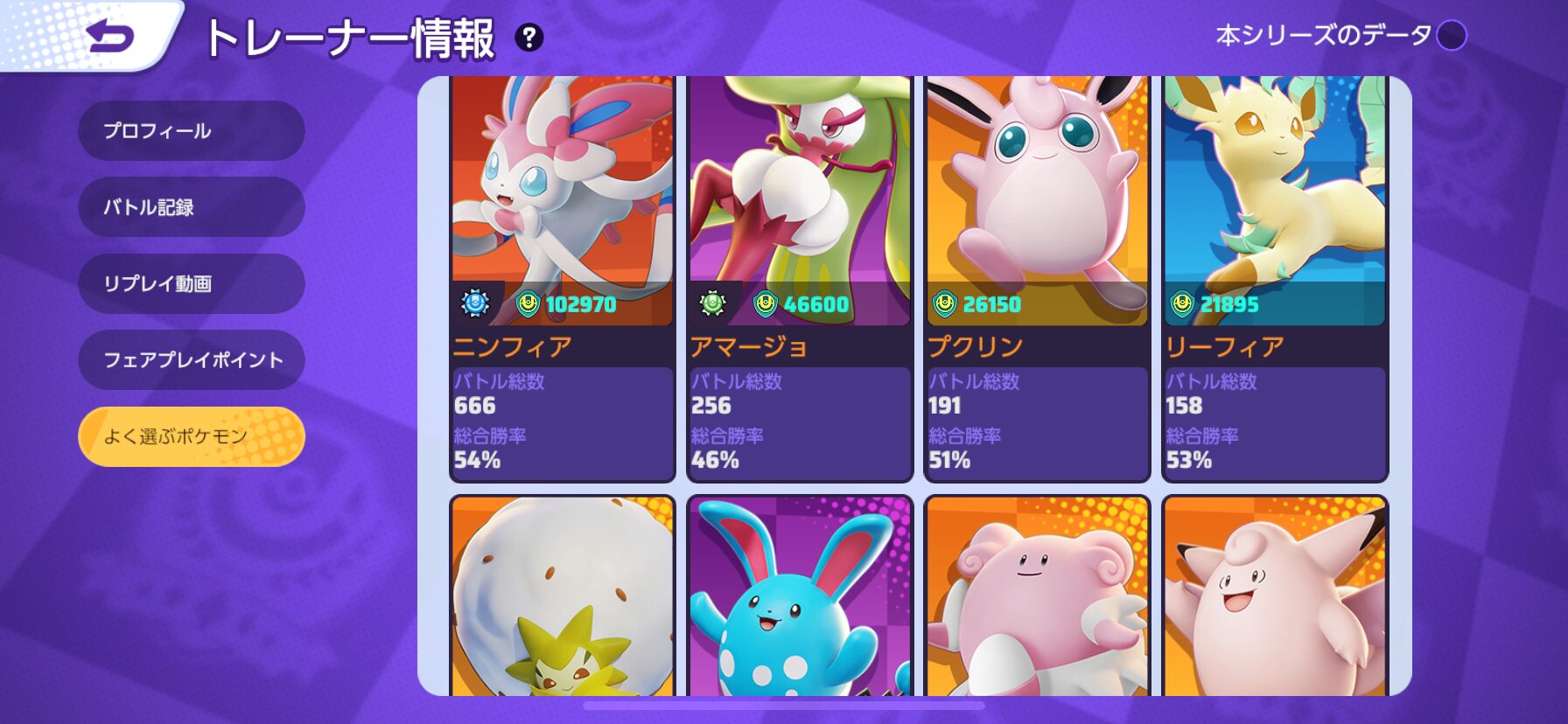Select the リーフィア card
Screen dimensions: 1568x724
click(1275, 278)
